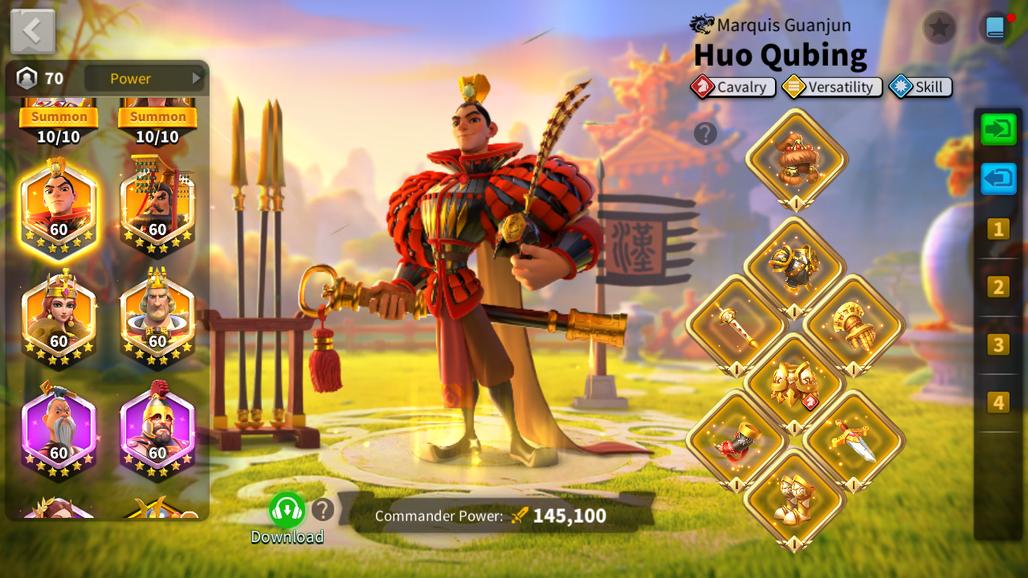Click the green arrow equipment button

tap(998, 129)
